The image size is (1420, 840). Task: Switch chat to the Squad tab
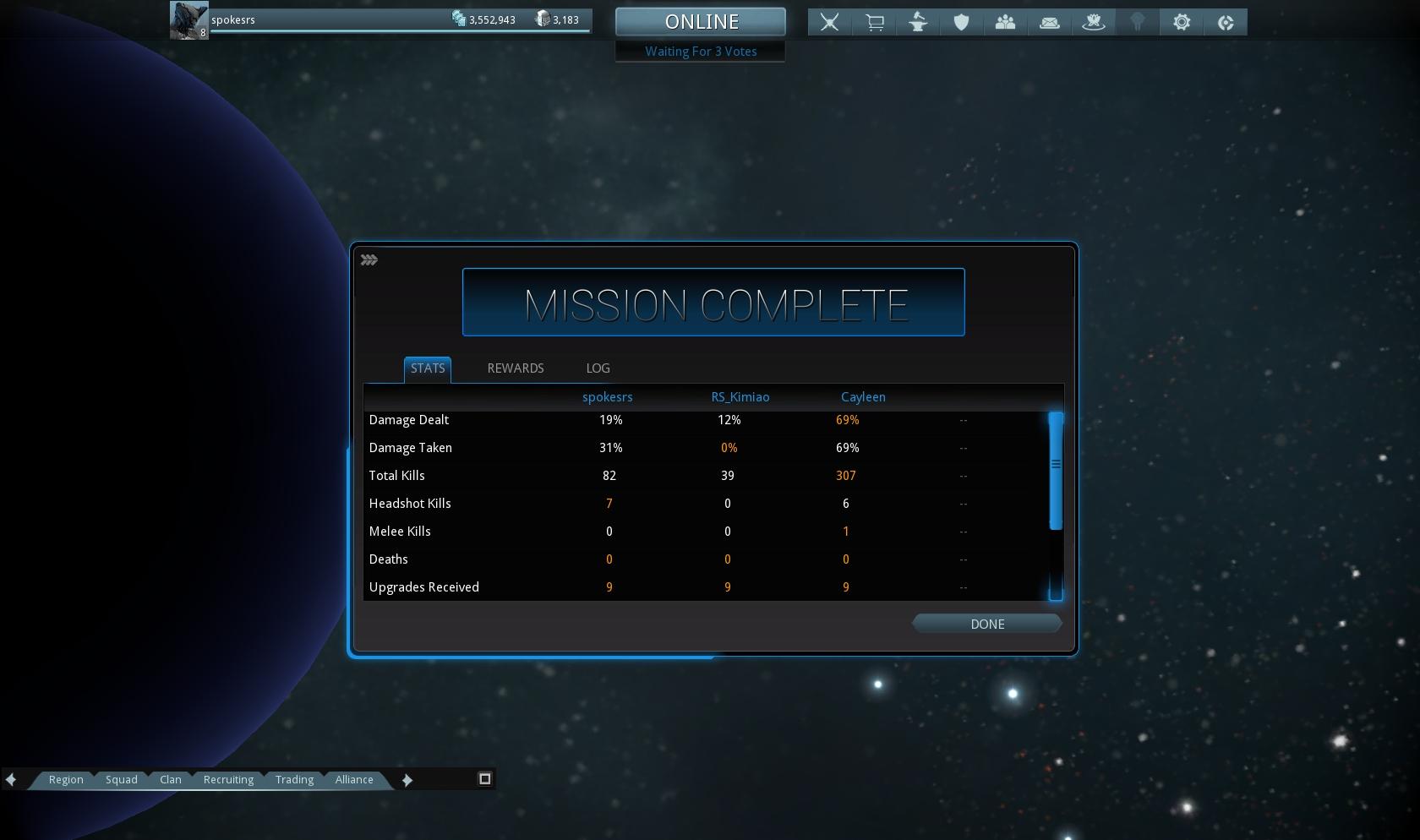pos(121,779)
